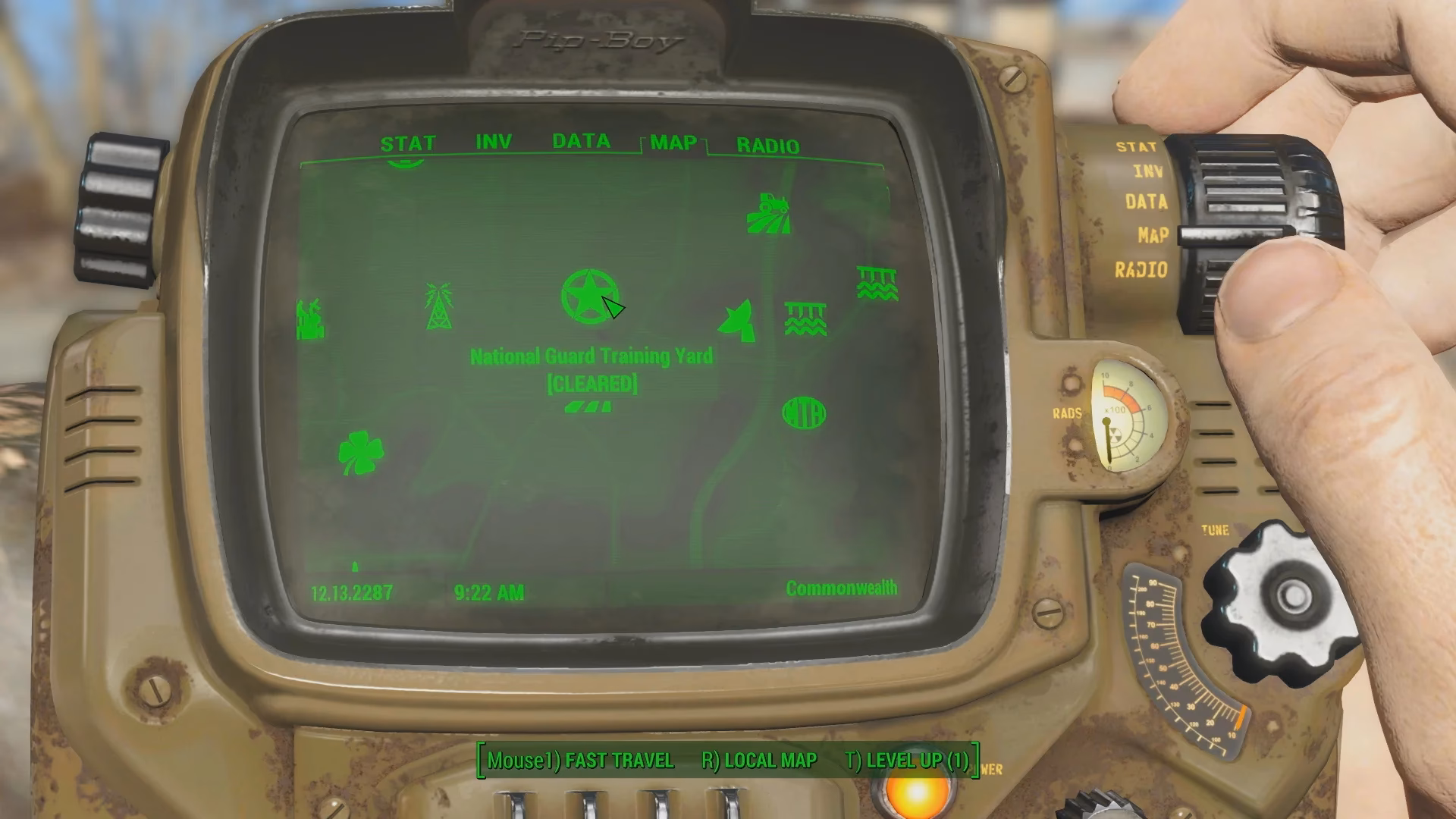Open the STAT tab
This screenshot has height=819, width=1456.
(409, 142)
